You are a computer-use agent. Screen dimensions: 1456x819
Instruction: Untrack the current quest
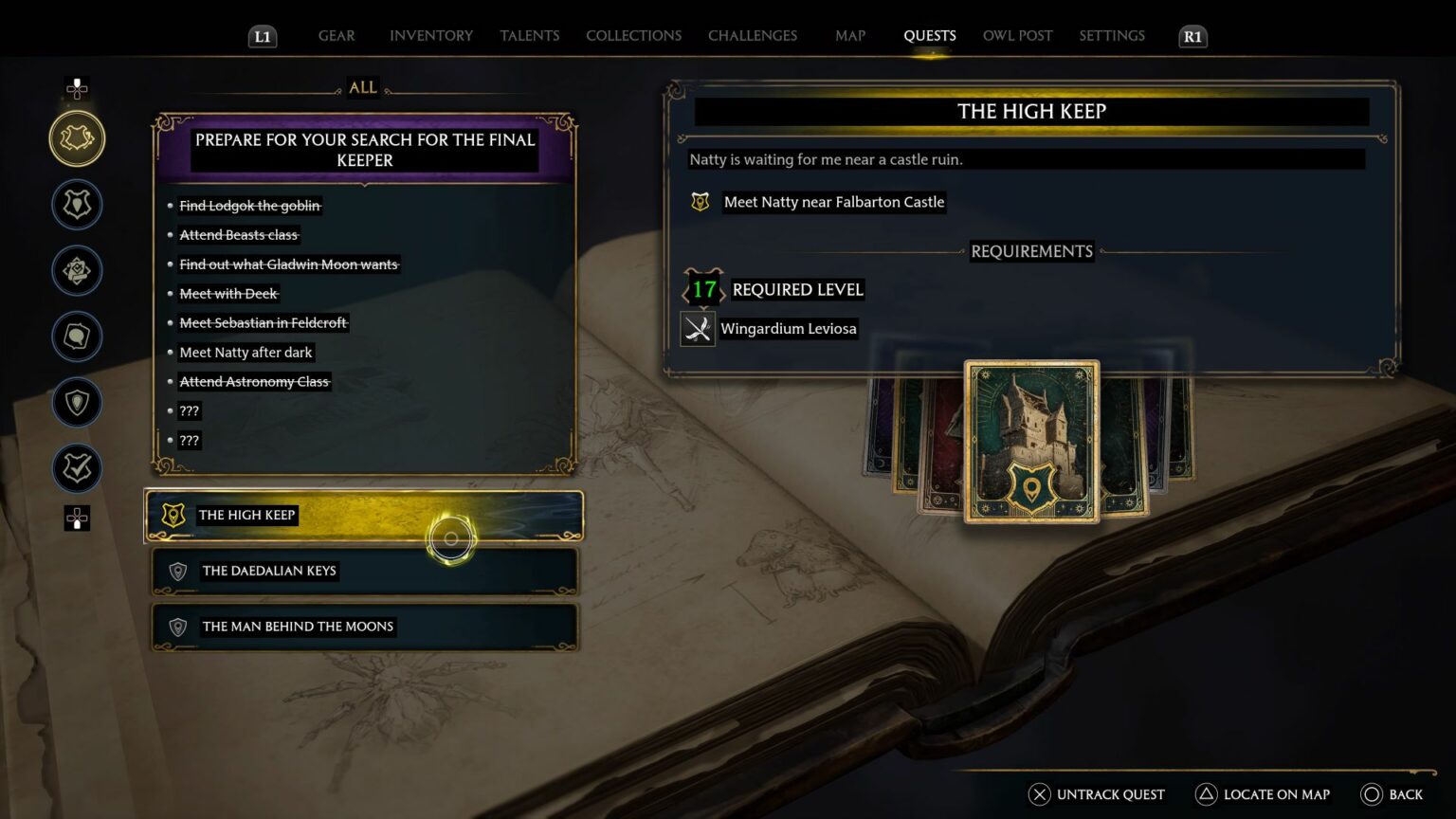click(1097, 794)
